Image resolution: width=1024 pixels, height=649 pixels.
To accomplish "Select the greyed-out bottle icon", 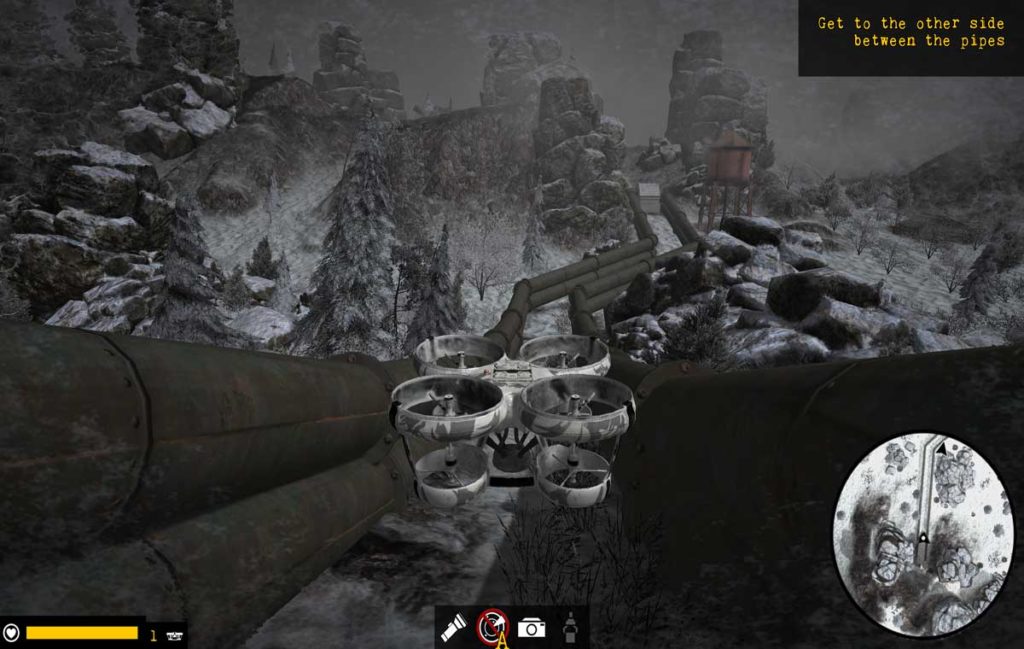I will (x=569, y=627).
